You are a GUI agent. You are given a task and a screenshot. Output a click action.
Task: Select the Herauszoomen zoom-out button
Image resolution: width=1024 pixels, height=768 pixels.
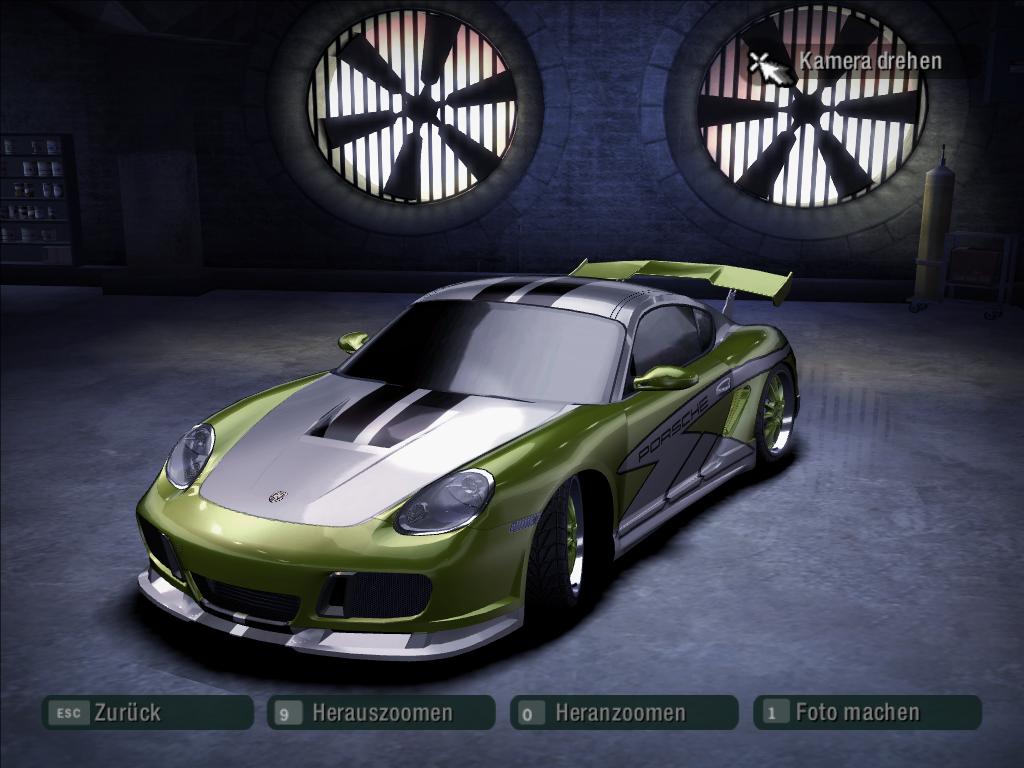(x=381, y=713)
